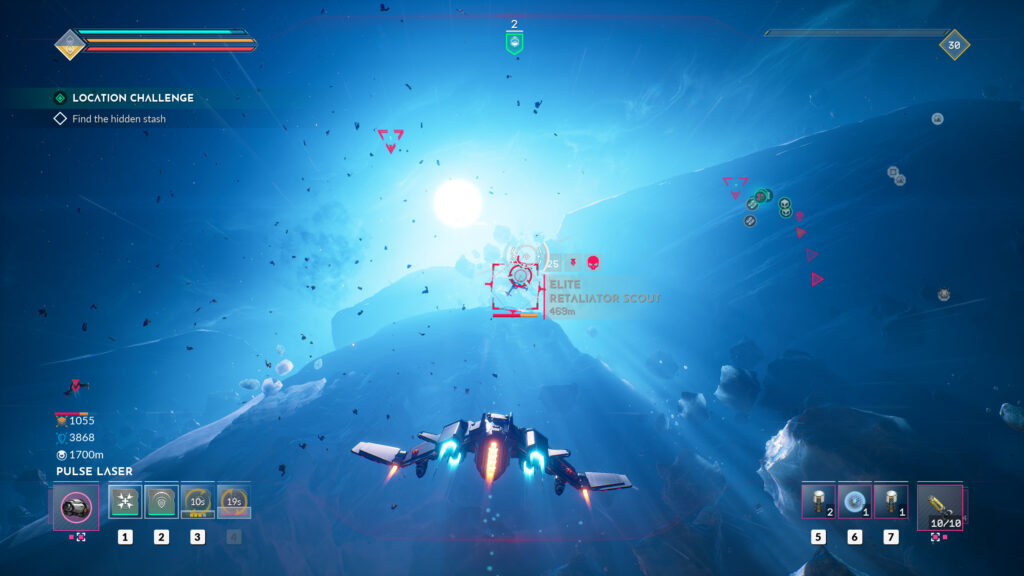Activate the shield device in slot 2

tap(161, 501)
